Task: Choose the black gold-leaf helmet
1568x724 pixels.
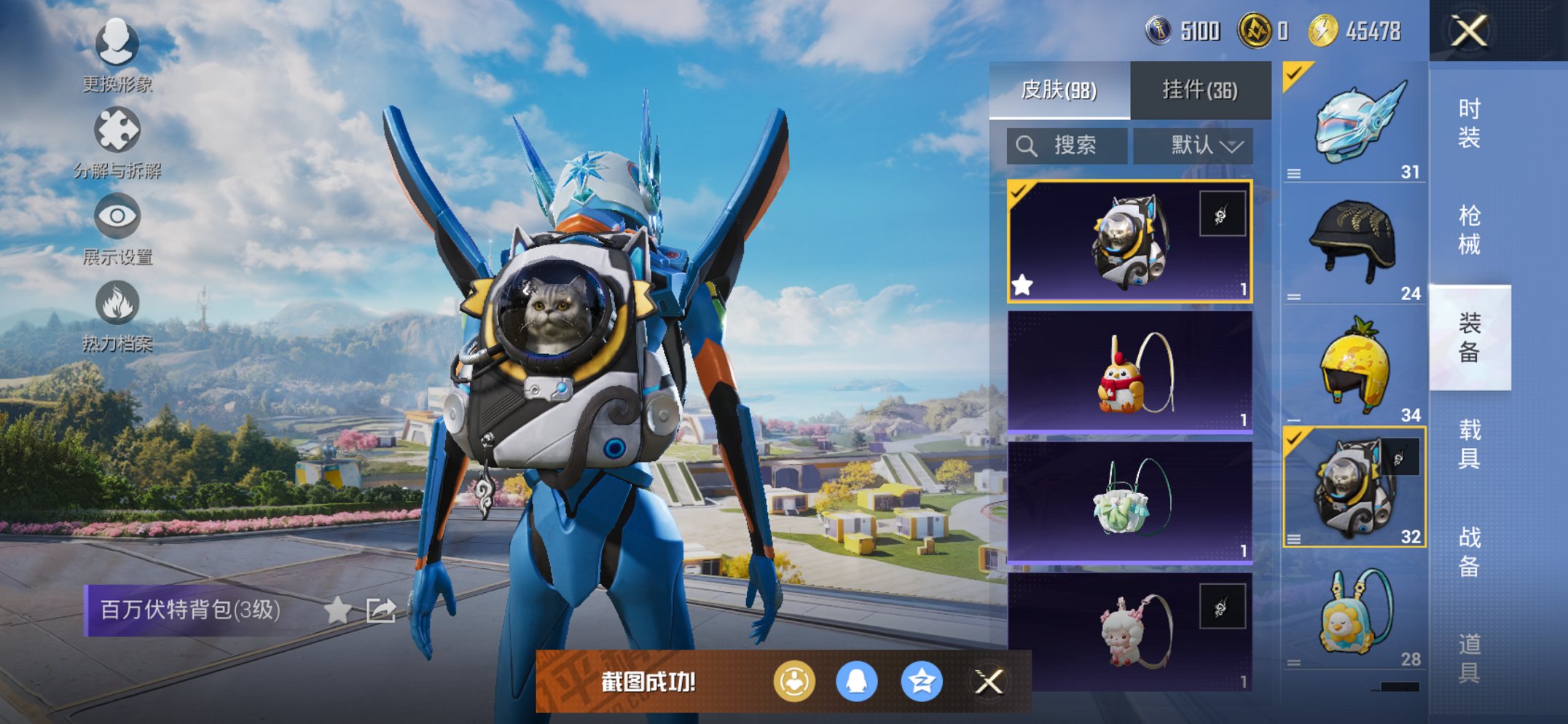Action: pos(1355,243)
